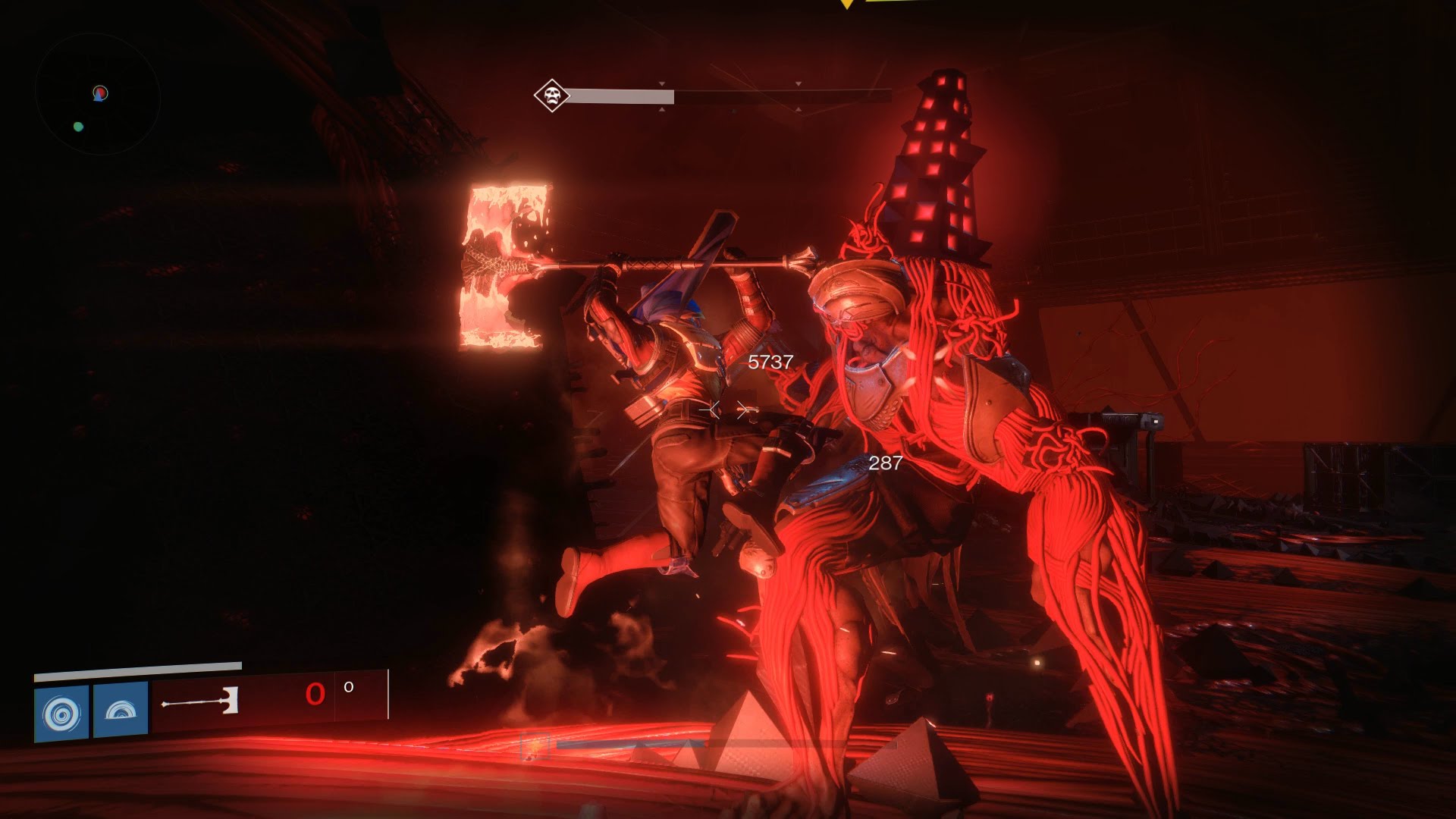Open the radar minimap circle
This screenshot has height=819, width=1456.
pyautogui.click(x=99, y=91)
